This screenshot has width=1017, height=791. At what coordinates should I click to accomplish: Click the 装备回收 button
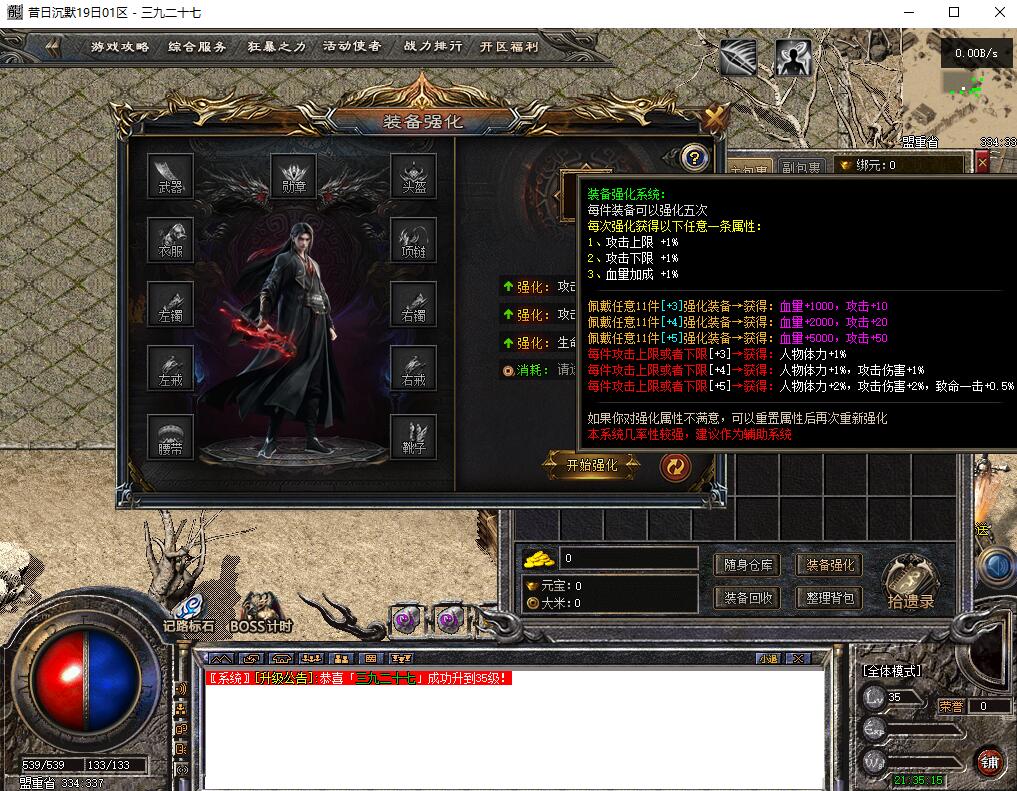coord(749,598)
